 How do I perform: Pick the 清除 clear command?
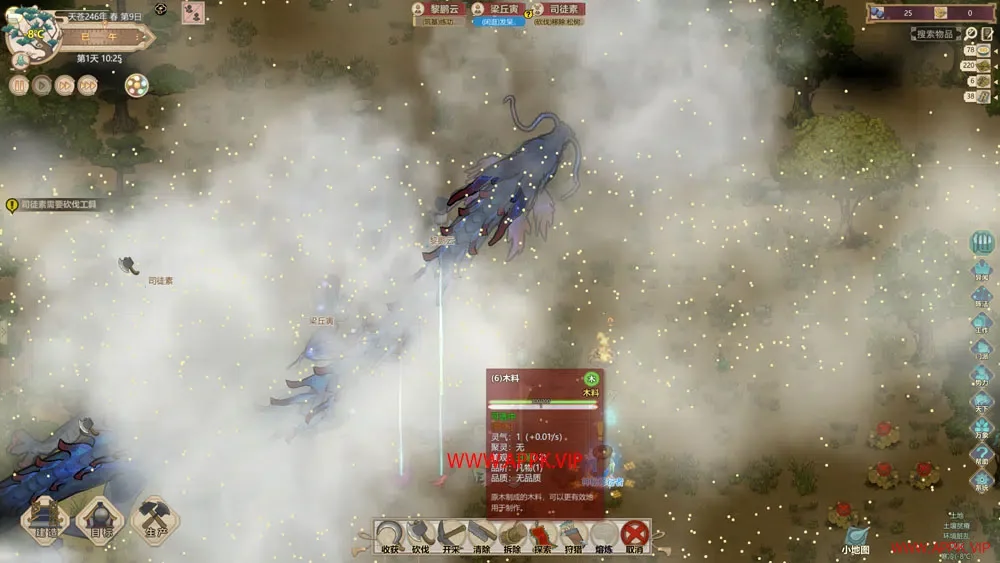click(x=482, y=535)
